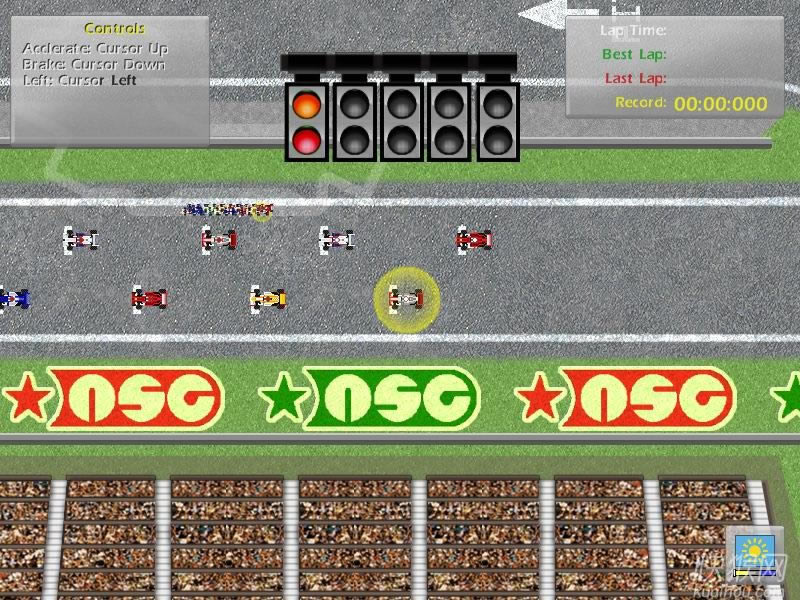Screen dimensions: 800x600
Task: Select the Controls help panel
Action: pos(110,80)
